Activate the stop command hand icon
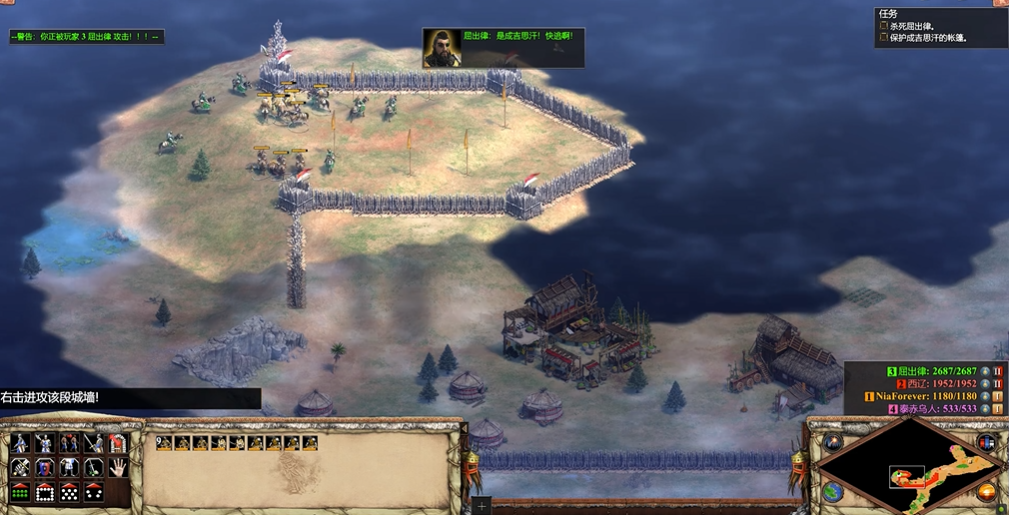This screenshot has height=515, width=1009. point(117,467)
